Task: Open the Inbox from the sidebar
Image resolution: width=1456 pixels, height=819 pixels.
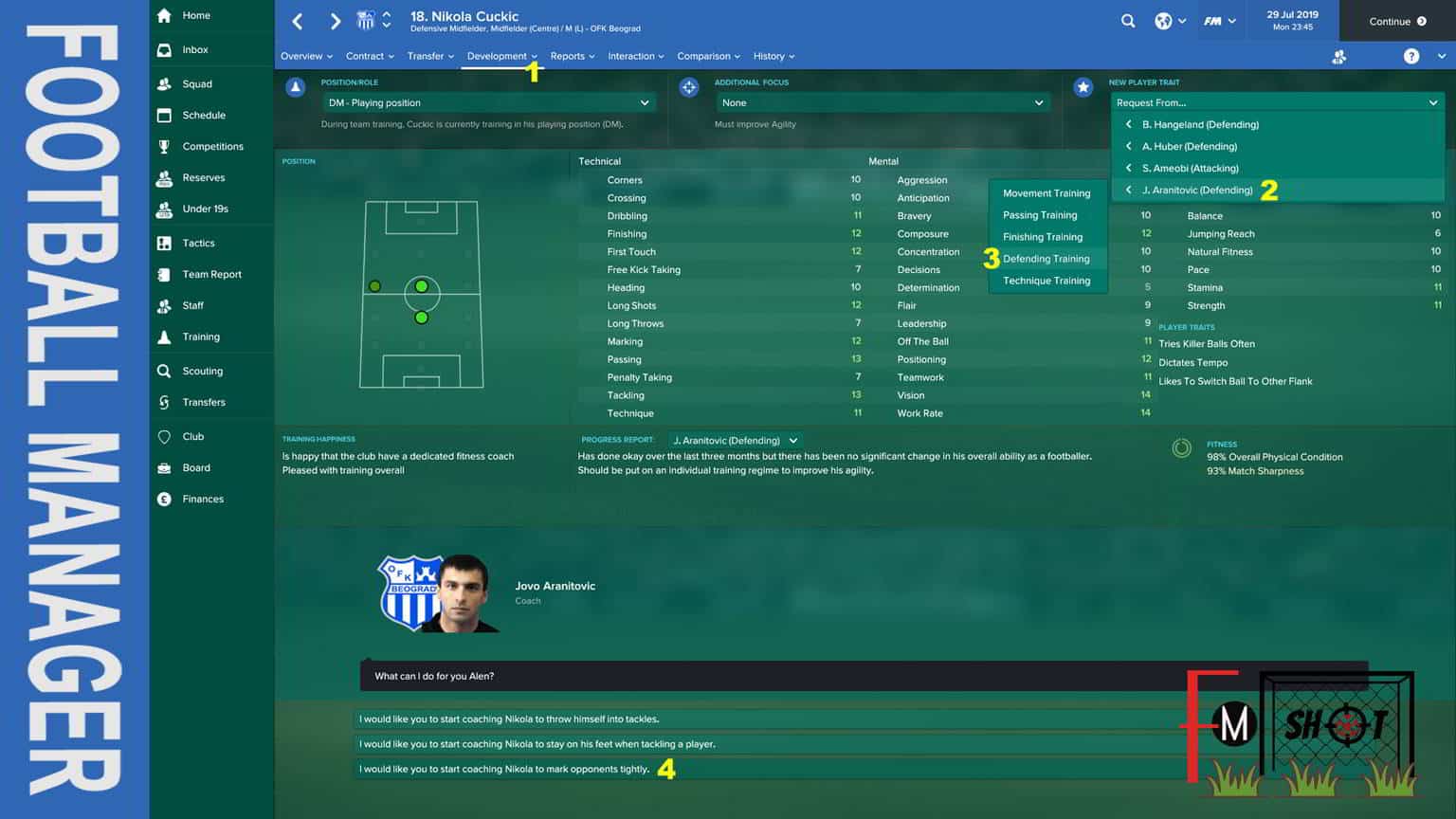Action: (x=195, y=49)
